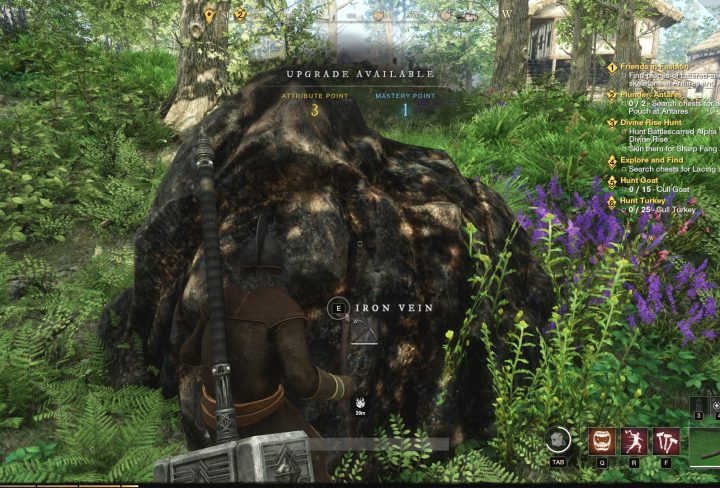720x488 pixels.
Task: Click the orange map pin on compass
Action: click(x=209, y=15)
